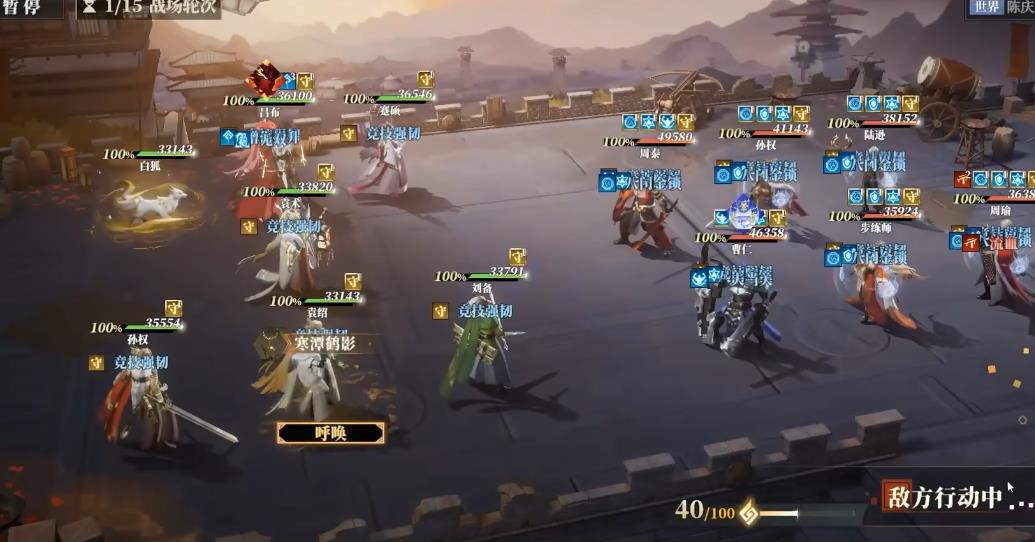This screenshot has height=542, width=1035.
Task: Select the 寒潭鹤影 skill label
Action: (329, 343)
